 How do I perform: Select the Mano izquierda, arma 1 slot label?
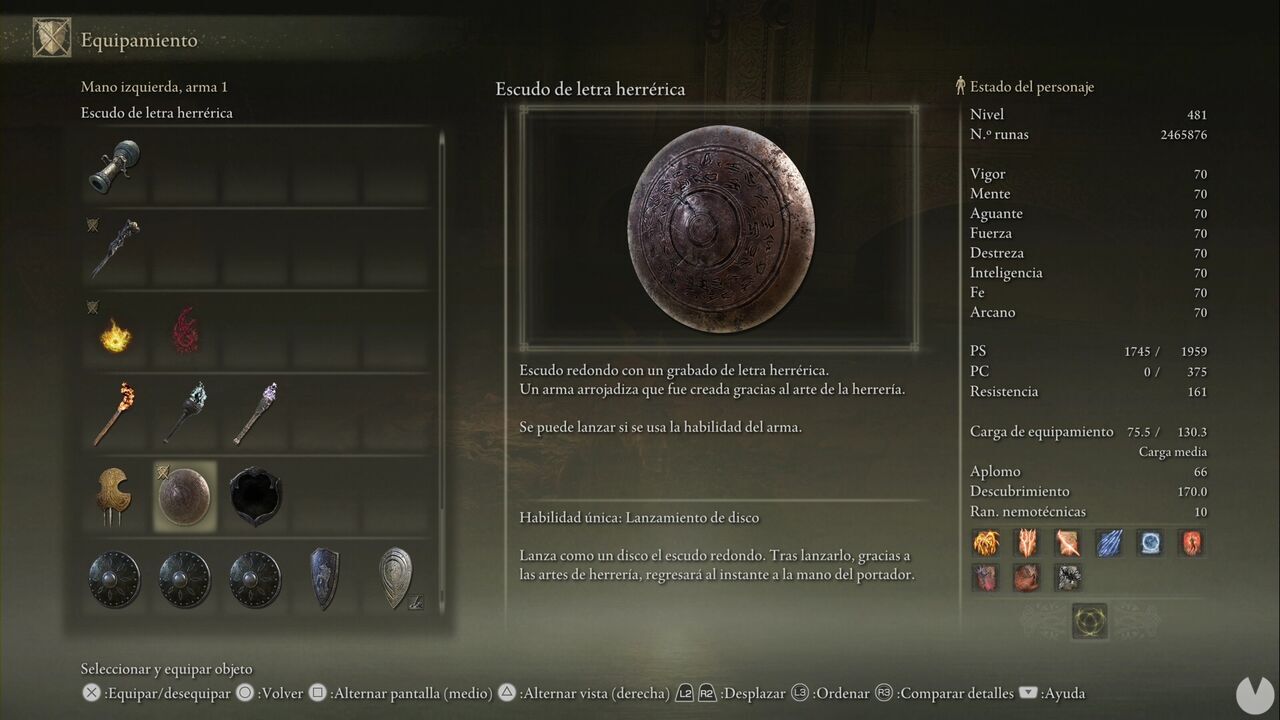[x=154, y=86]
